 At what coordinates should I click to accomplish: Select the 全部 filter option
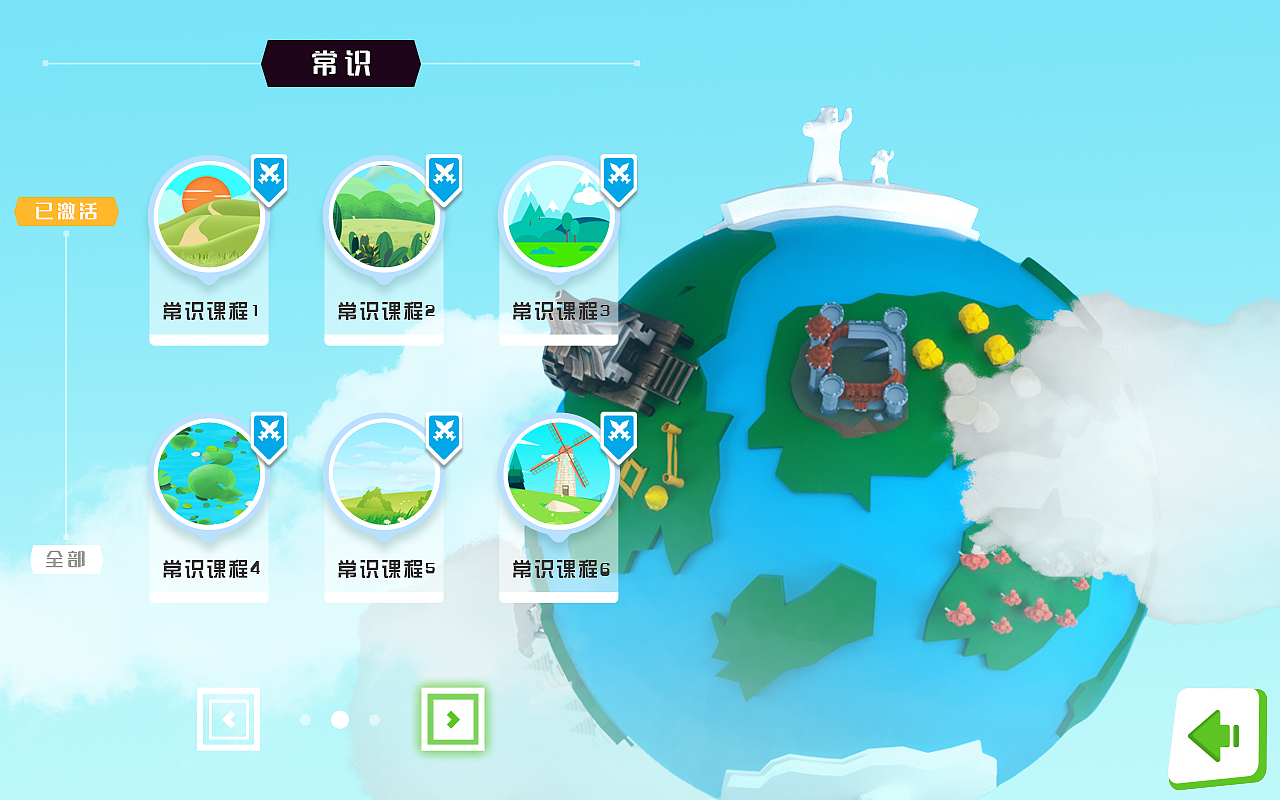click(x=66, y=560)
